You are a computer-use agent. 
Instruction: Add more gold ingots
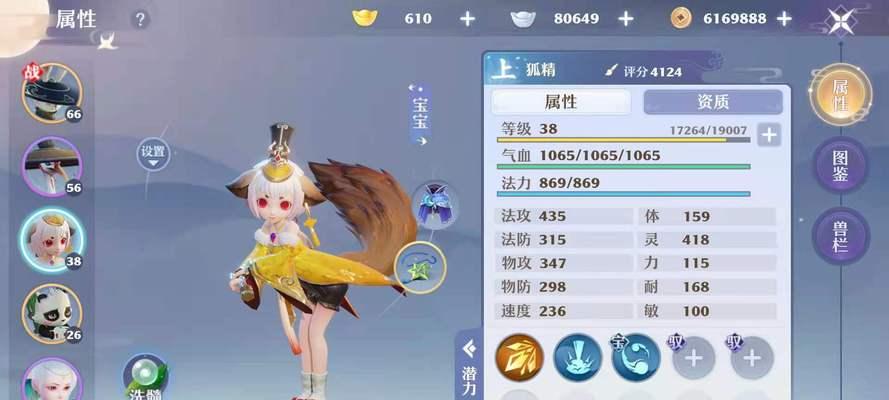coord(467,19)
